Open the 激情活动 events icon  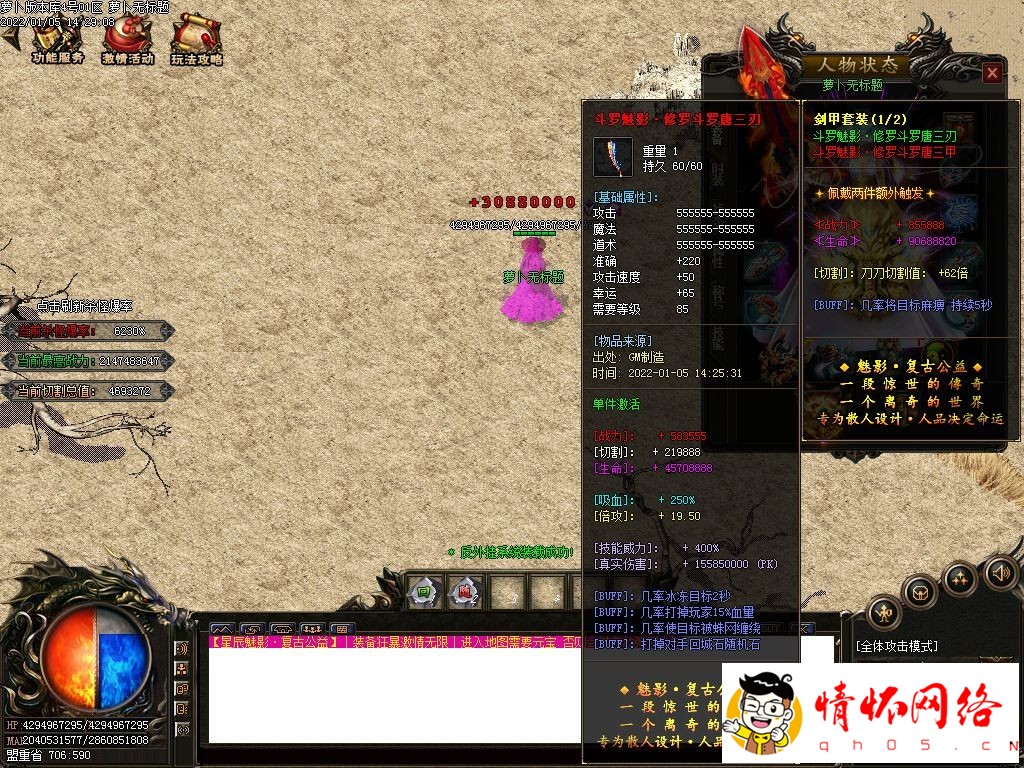click(x=127, y=40)
